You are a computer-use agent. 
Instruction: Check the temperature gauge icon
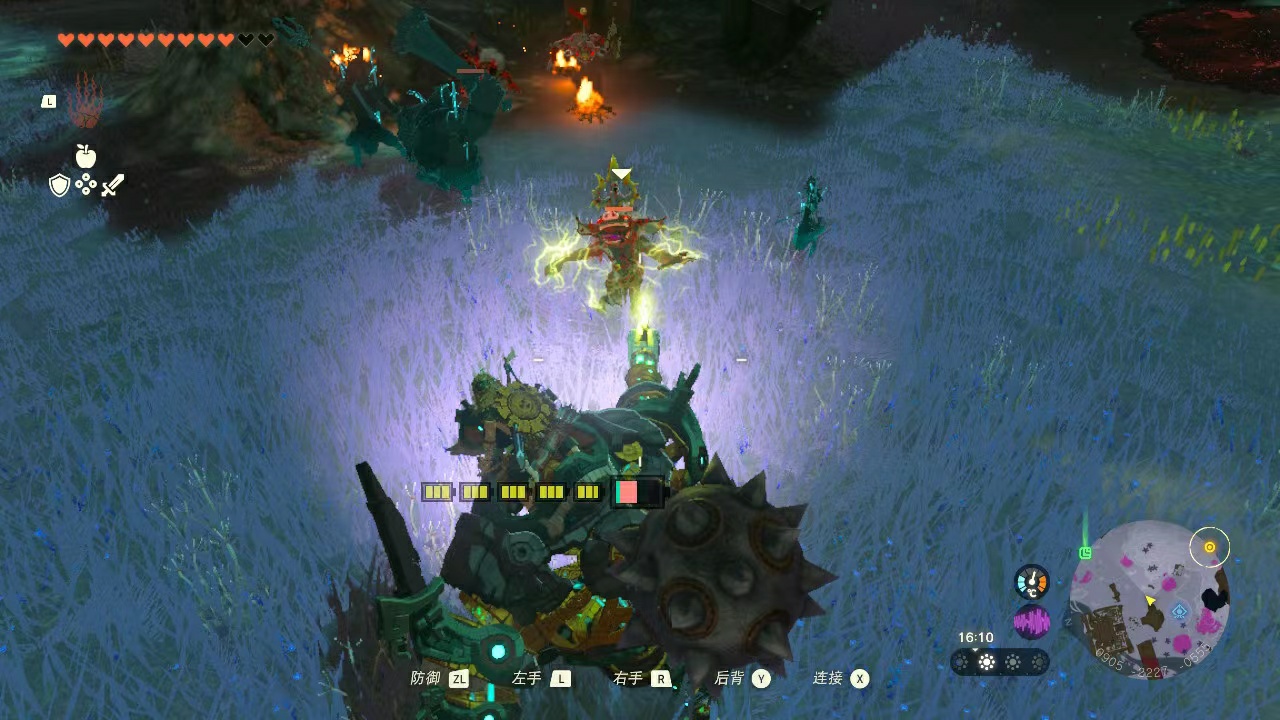coord(1032,581)
